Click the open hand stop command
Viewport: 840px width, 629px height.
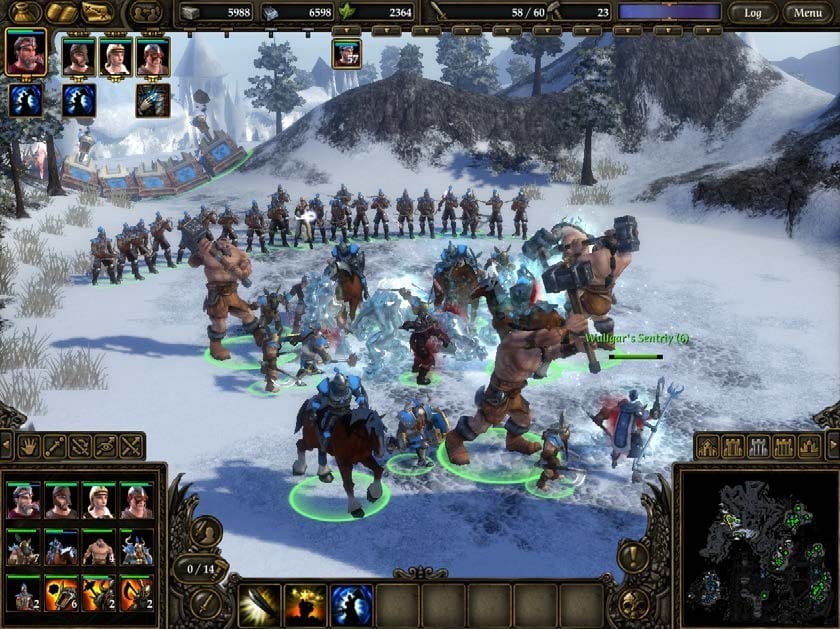pos(26,446)
